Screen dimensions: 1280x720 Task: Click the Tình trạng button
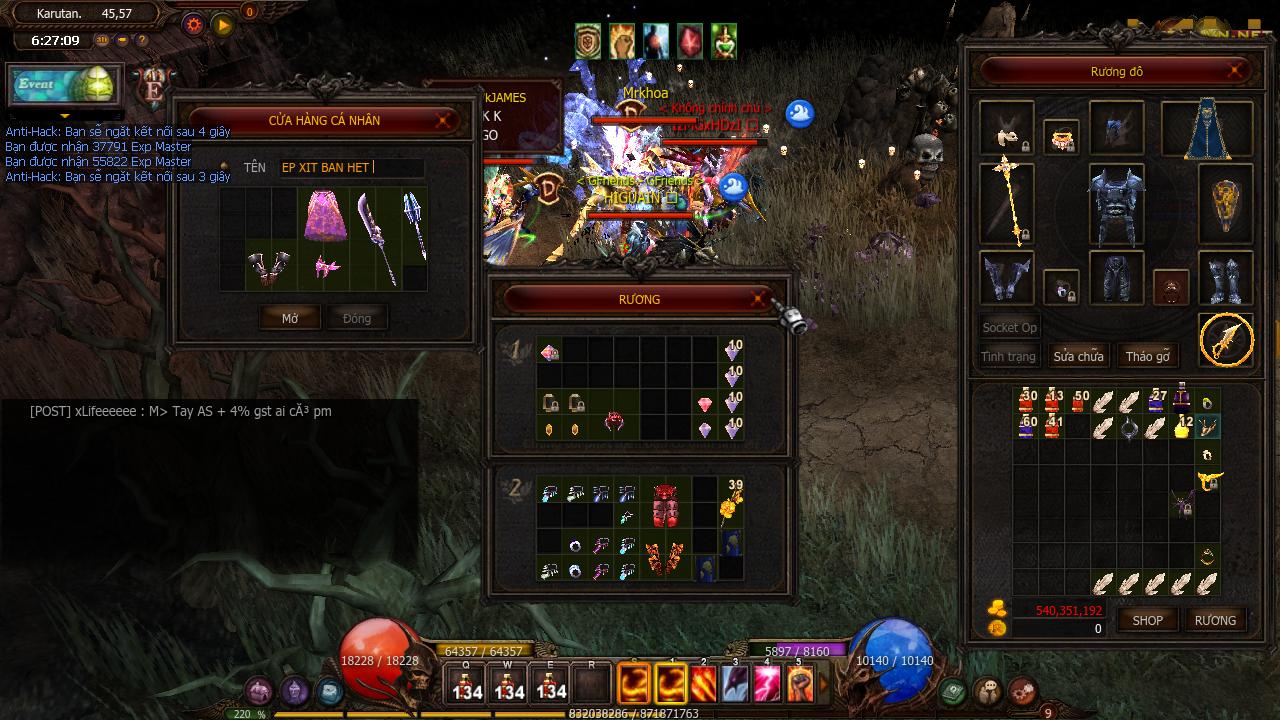[1008, 356]
